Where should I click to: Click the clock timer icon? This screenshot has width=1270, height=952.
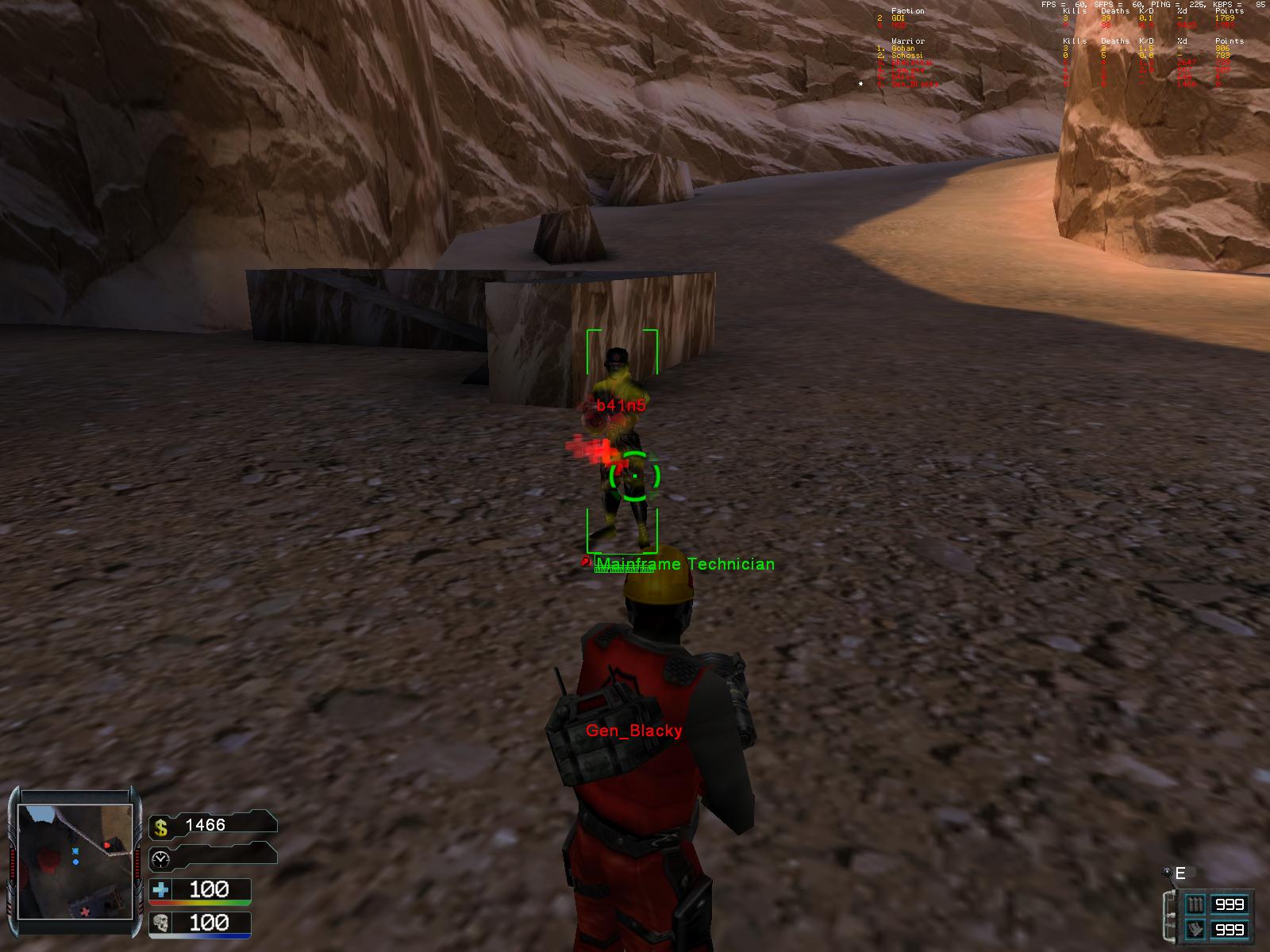point(161,858)
